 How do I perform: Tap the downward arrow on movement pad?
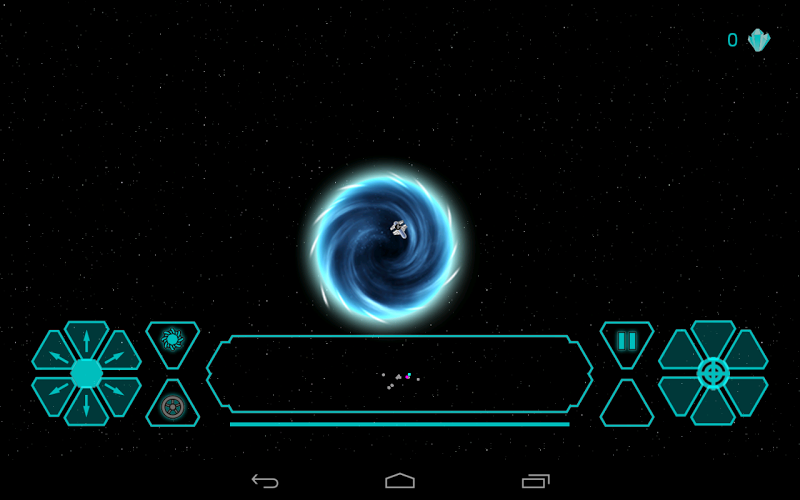86,407
